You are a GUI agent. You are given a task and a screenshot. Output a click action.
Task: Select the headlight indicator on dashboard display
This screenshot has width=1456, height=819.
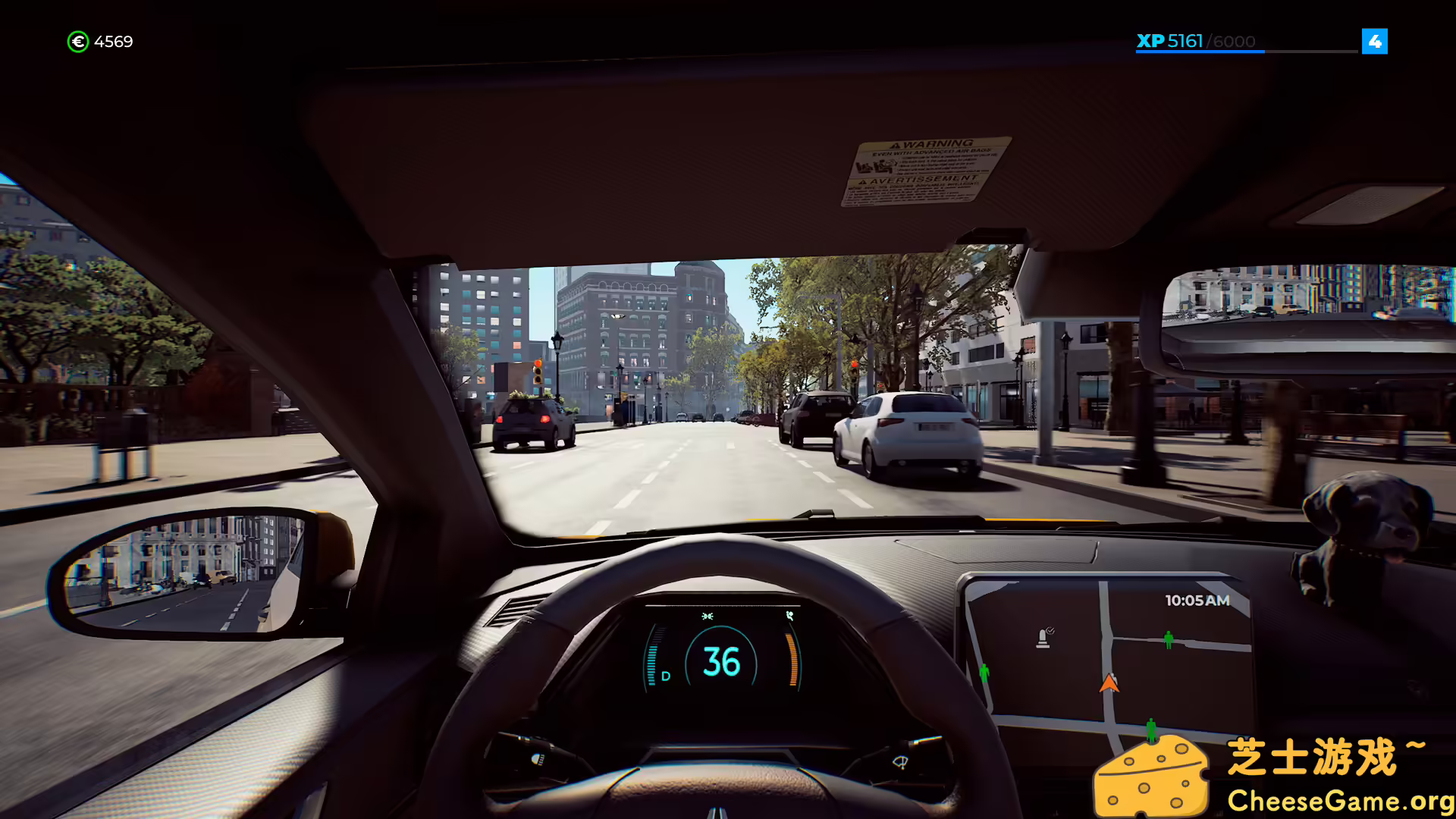tap(708, 616)
